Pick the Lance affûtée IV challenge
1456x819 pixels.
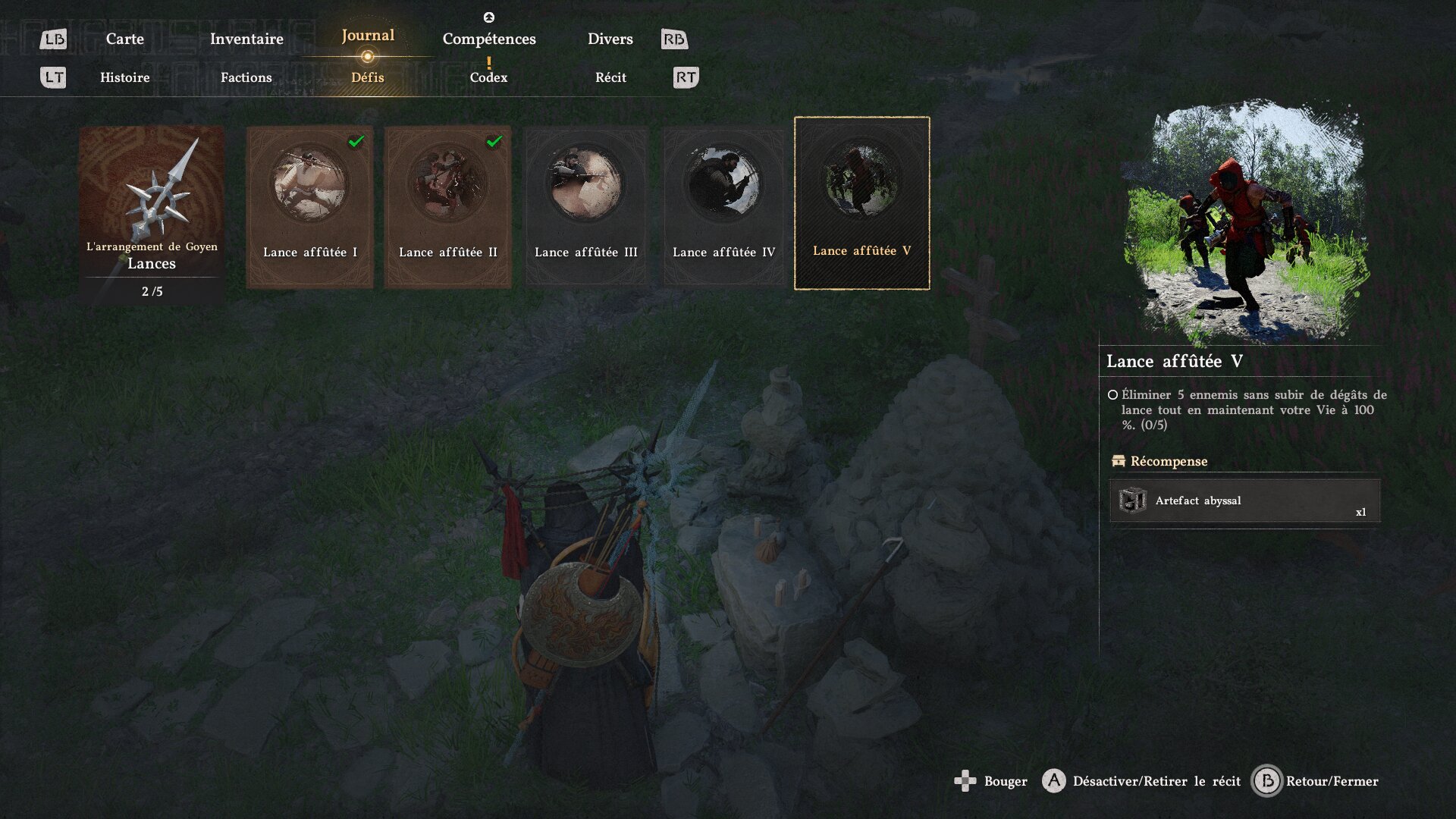point(723,206)
